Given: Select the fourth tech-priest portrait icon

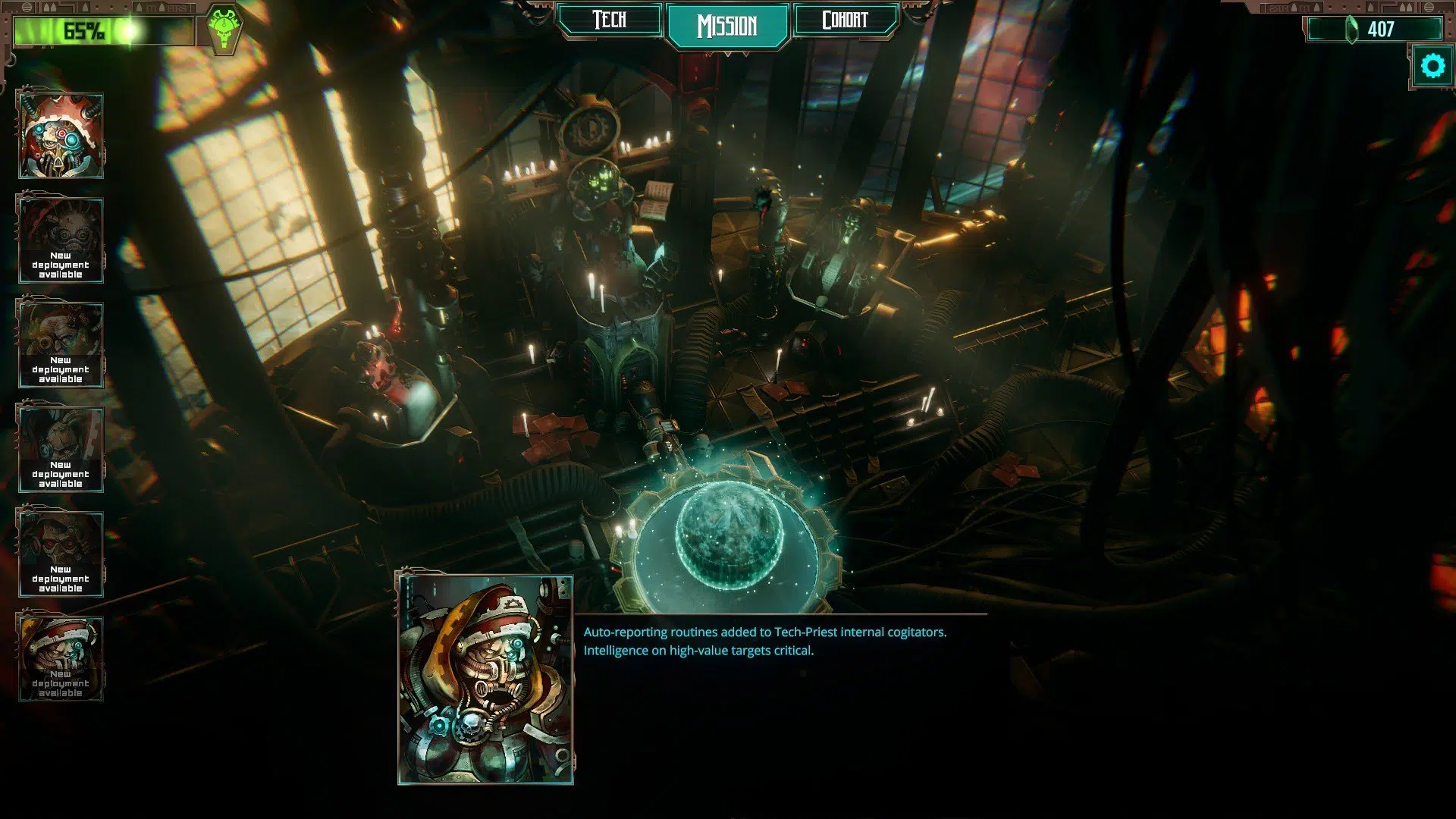Looking at the screenshot, I should [61, 444].
